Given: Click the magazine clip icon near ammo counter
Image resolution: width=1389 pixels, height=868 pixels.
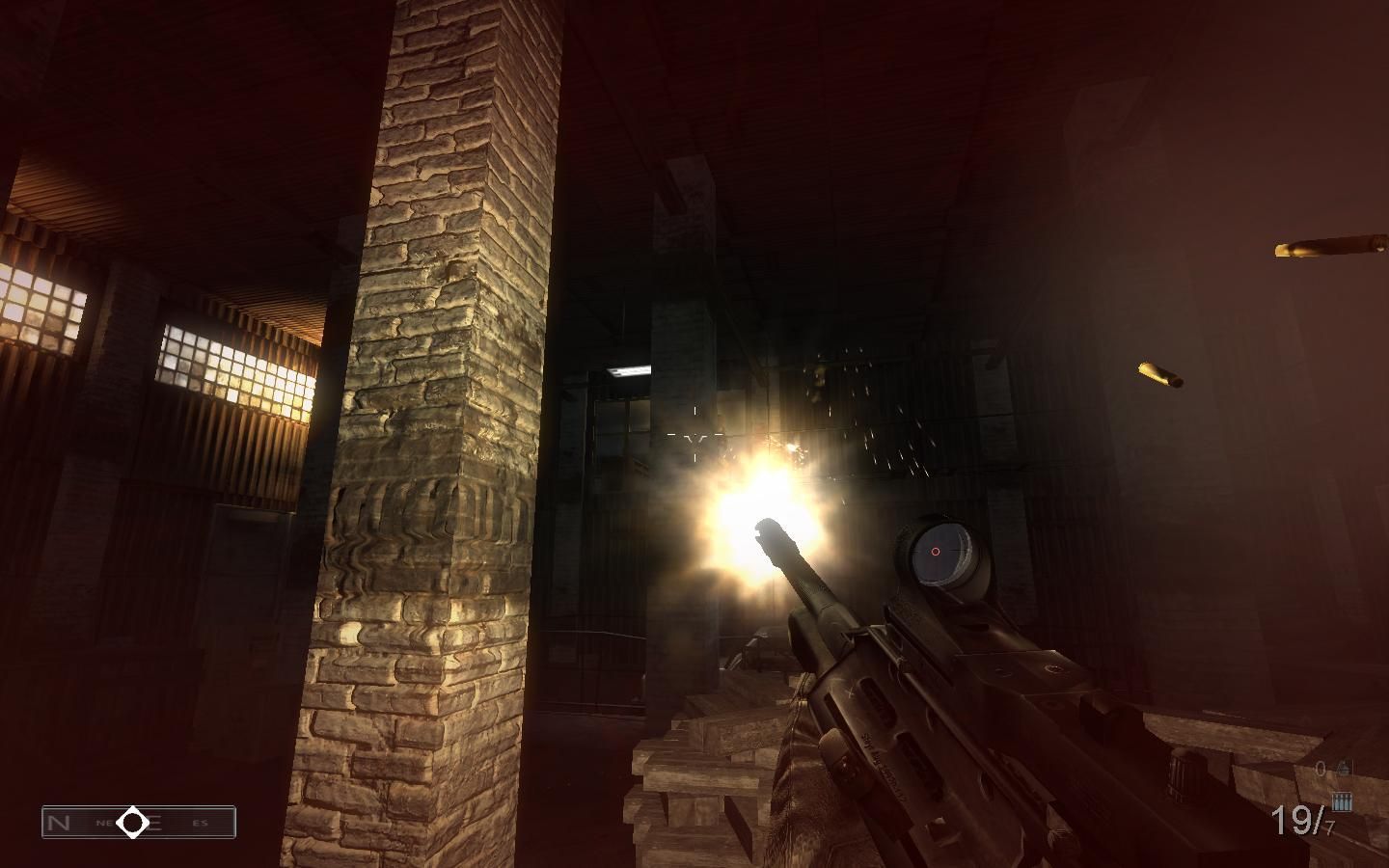Looking at the screenshot, I should click(1341, 801).
